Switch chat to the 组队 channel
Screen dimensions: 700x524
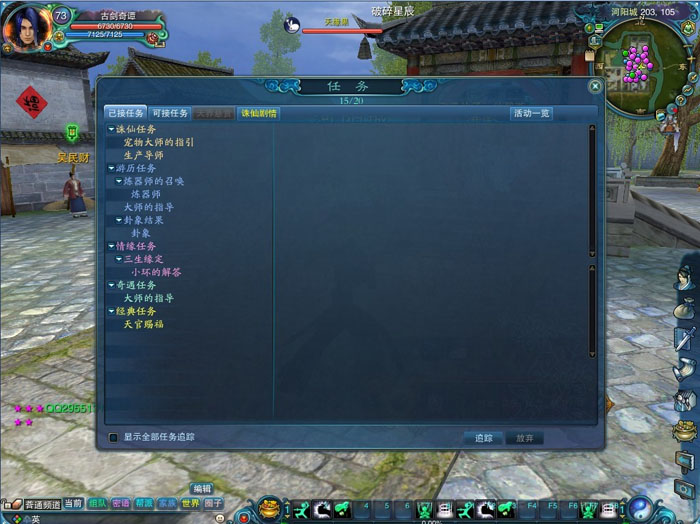pos(98,504)
